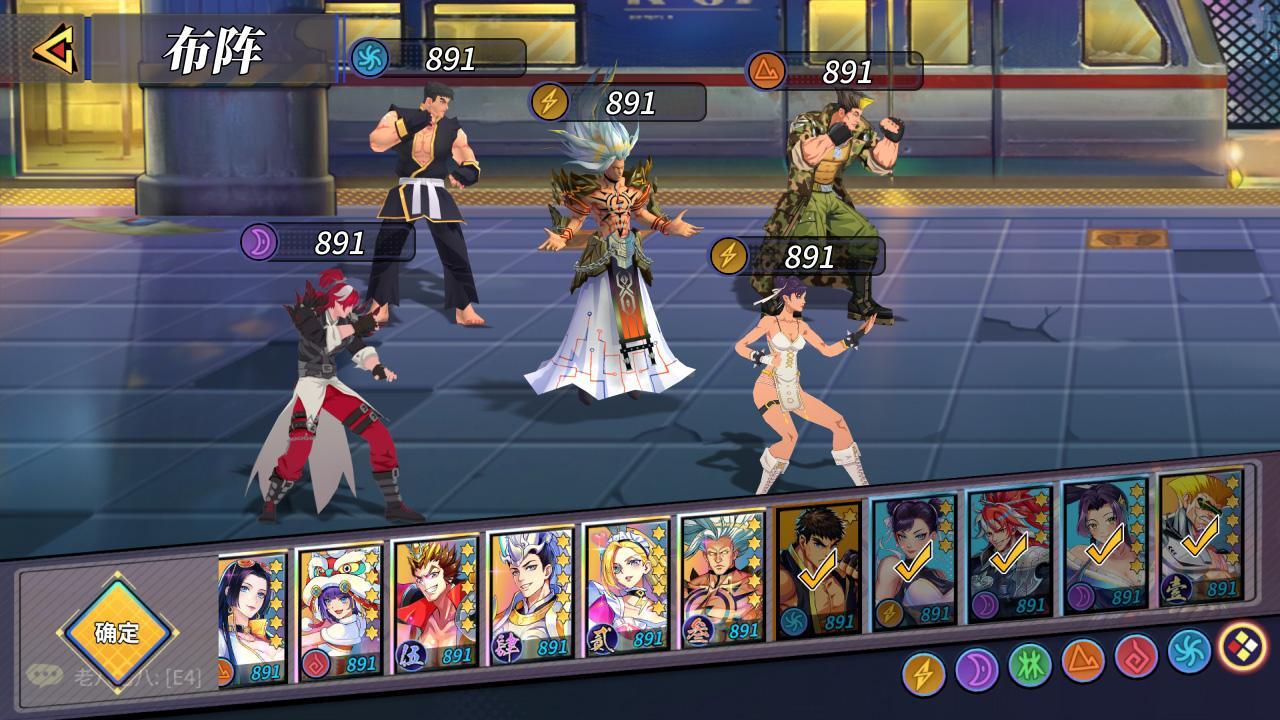Viewport: 1280px width, 720px height.
Task: Go back using the triangle arrow button
Action: click(54, 48)
